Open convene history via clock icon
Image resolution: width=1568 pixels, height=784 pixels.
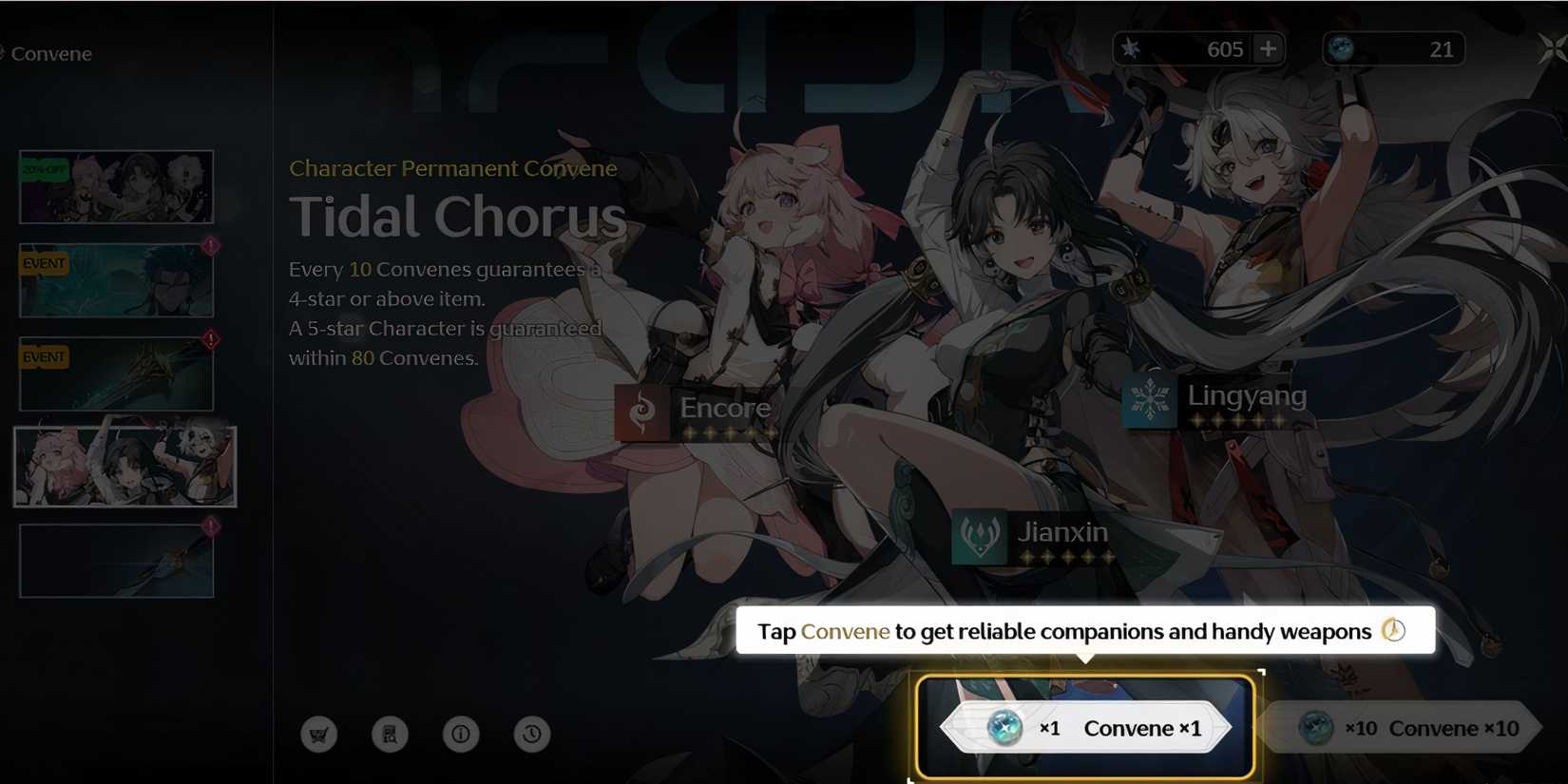tap(532, 734)
